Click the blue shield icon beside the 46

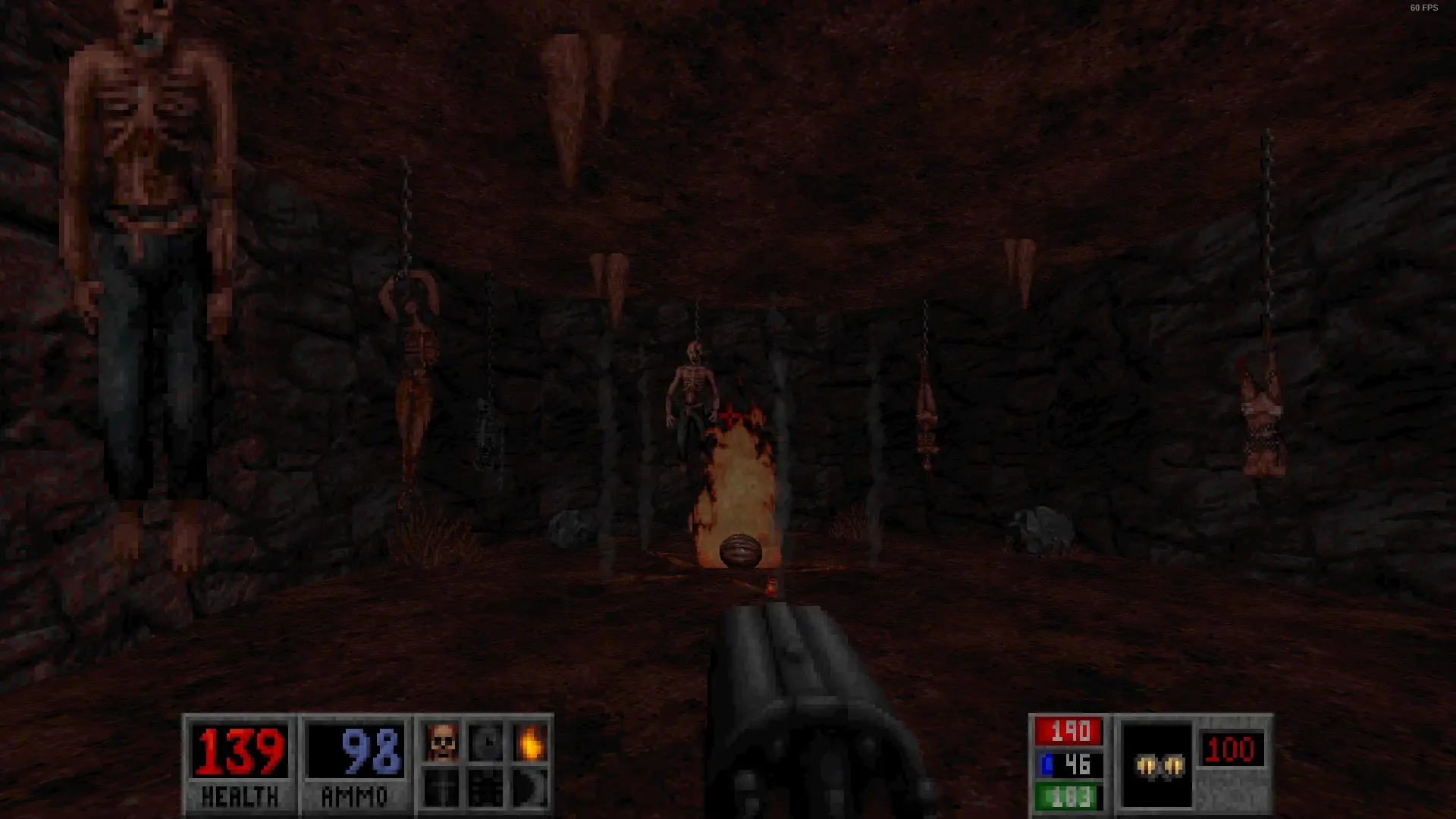click(1047, 765)
